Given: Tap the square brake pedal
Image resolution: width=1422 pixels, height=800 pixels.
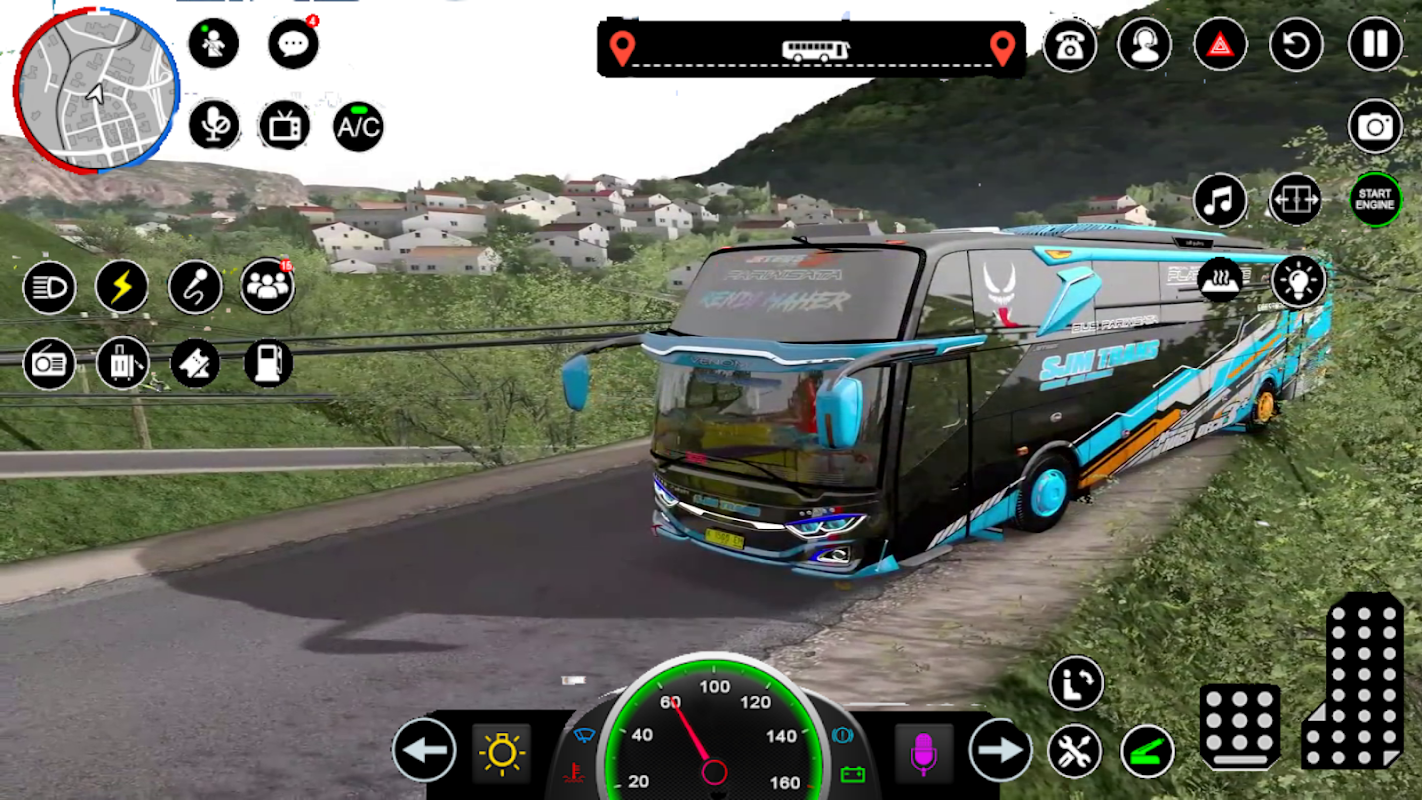Looking at the screenshot, I should pos(1239,726).
